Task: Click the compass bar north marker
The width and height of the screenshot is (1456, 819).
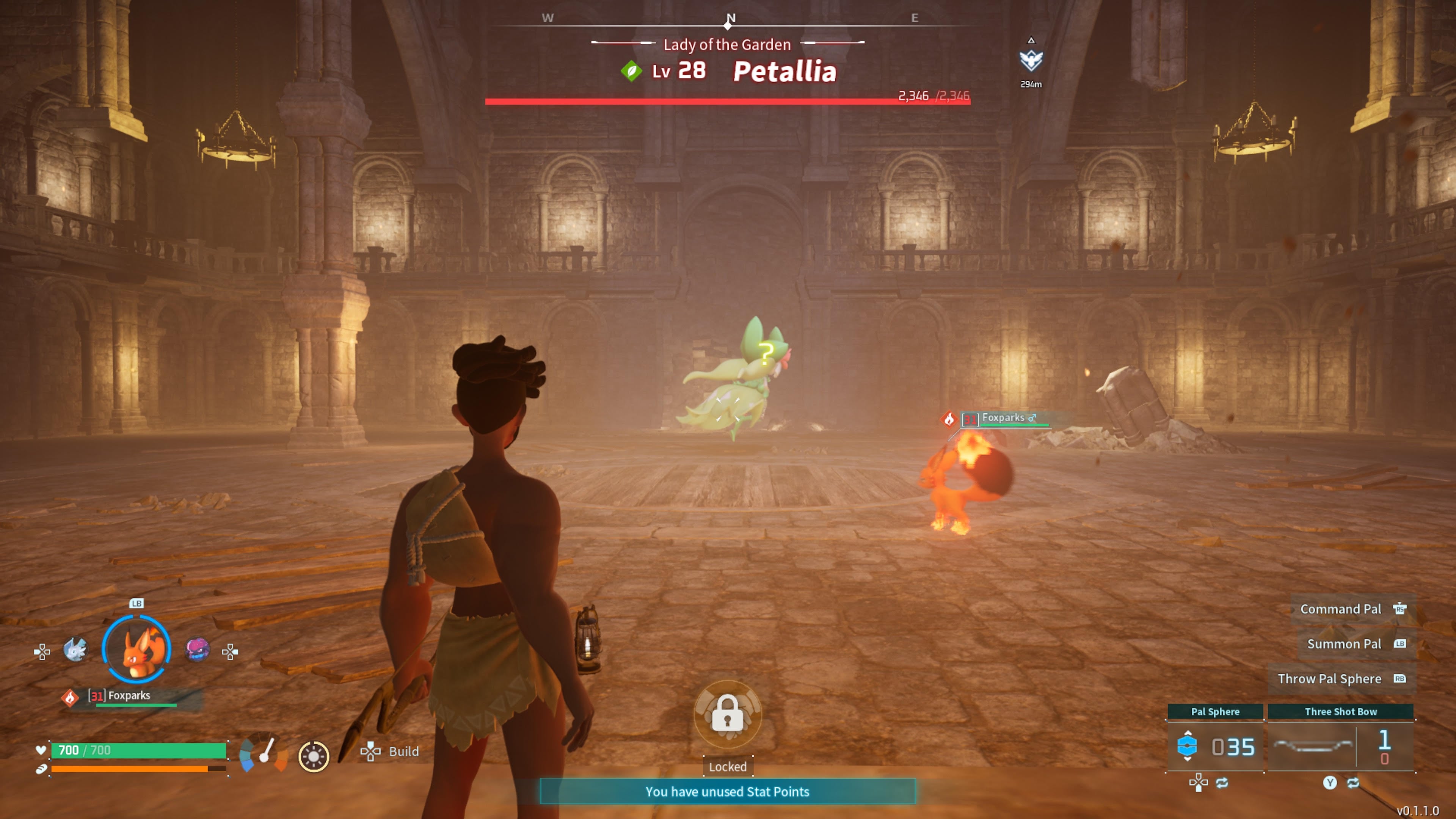Action: click(x=730, y=19)
